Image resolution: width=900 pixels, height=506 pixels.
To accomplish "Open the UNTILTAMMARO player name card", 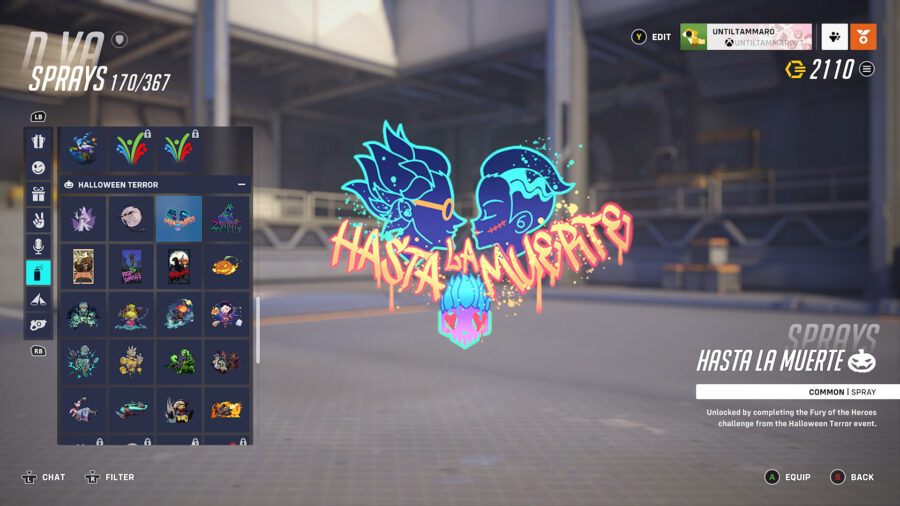I will pyautogui.click(x=745, y=37).
